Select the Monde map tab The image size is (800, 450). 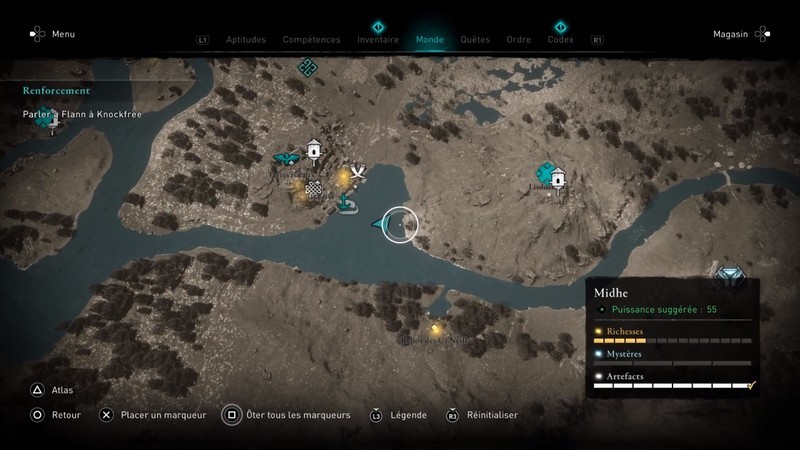click(x=429, y=40)
